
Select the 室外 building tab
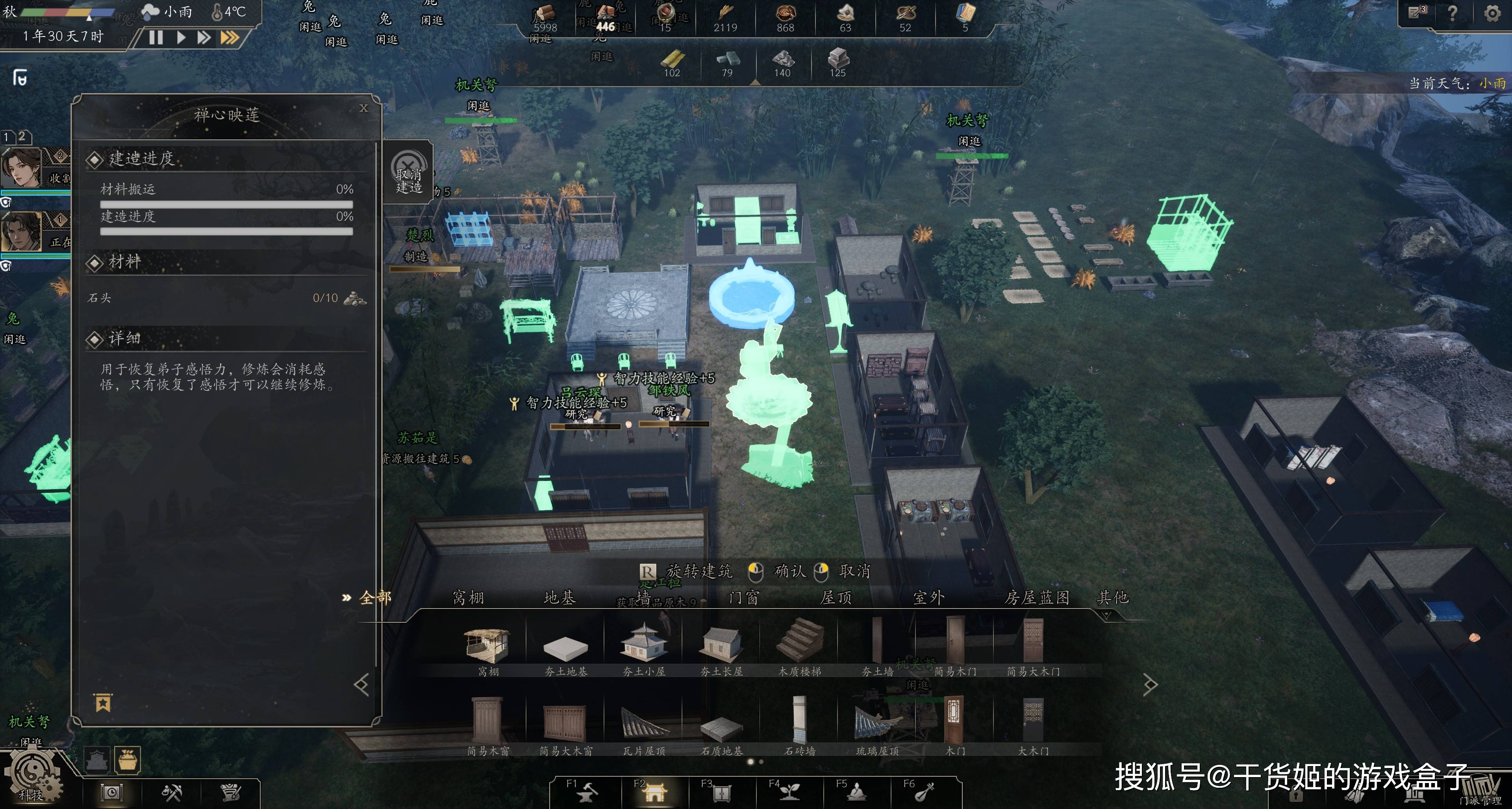(928, 597)
